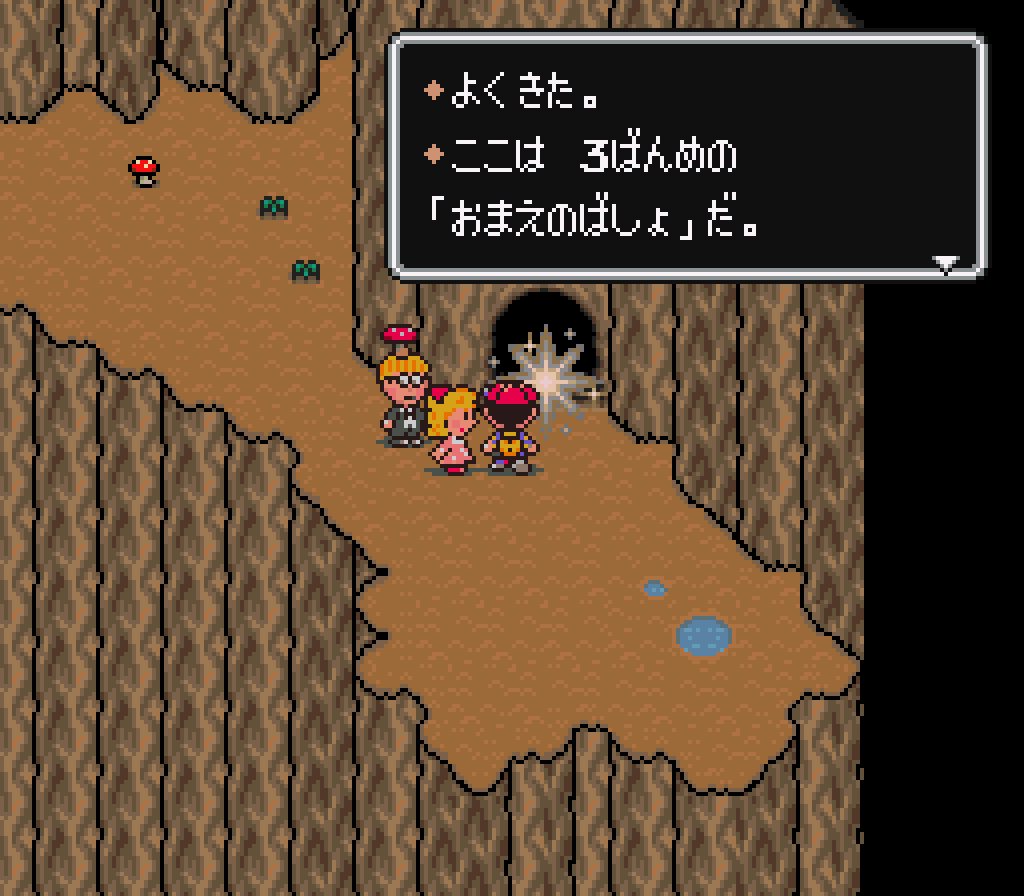This screenshot has width=1024, height=896.
Task: Advance the dialogue with the white arrow
Action: 945,264
